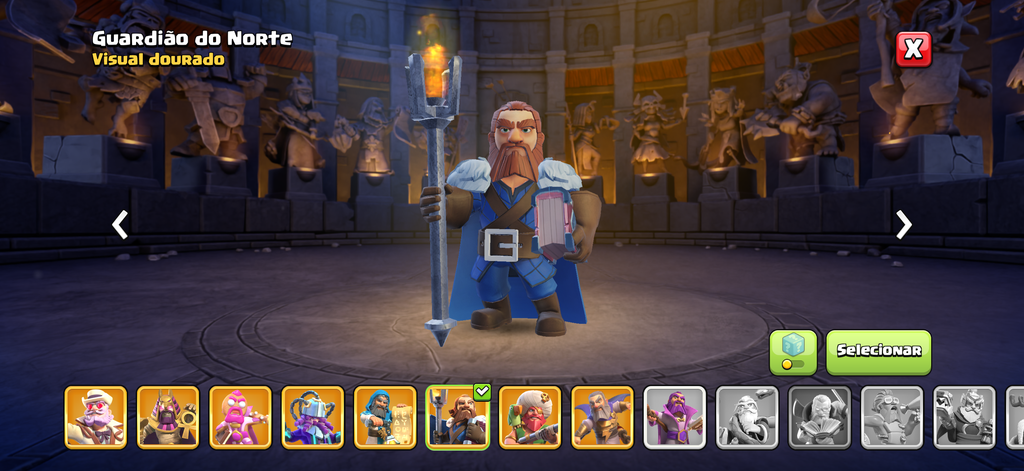This screenshot has height=471, width=1024.
Task: Choose the golden pharaoh warden skin
Action: pos(168,416)
